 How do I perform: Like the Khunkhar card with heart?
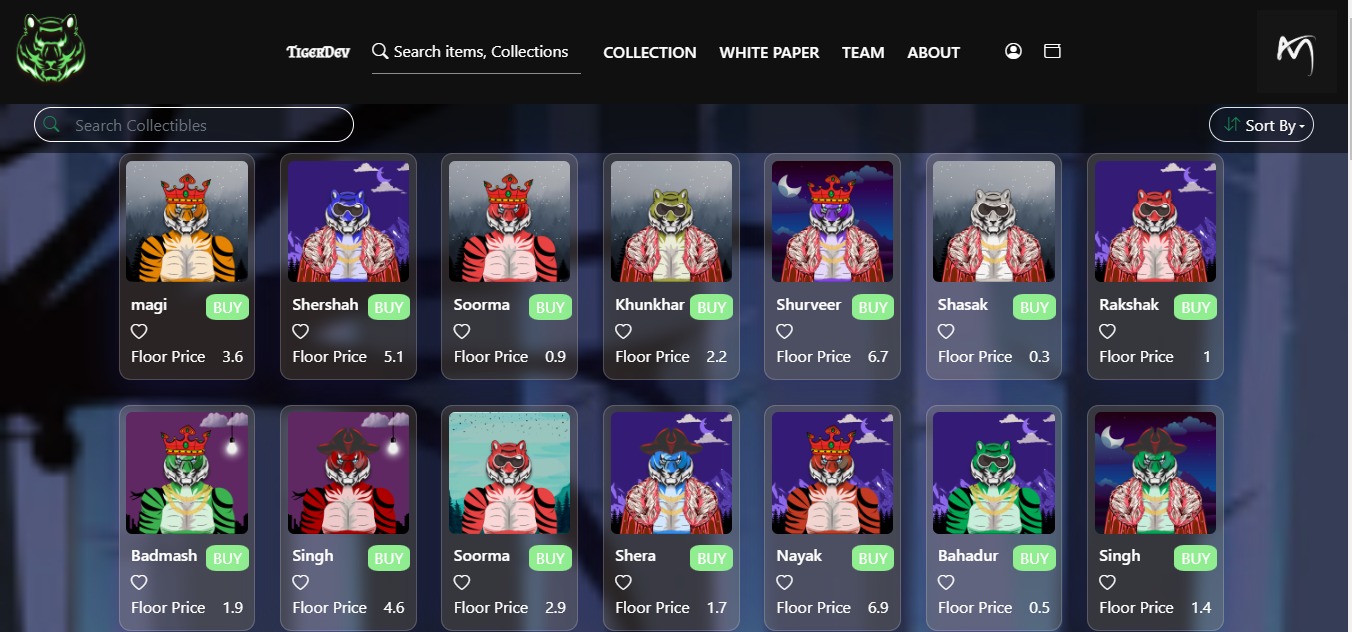(x=623, y=331)
